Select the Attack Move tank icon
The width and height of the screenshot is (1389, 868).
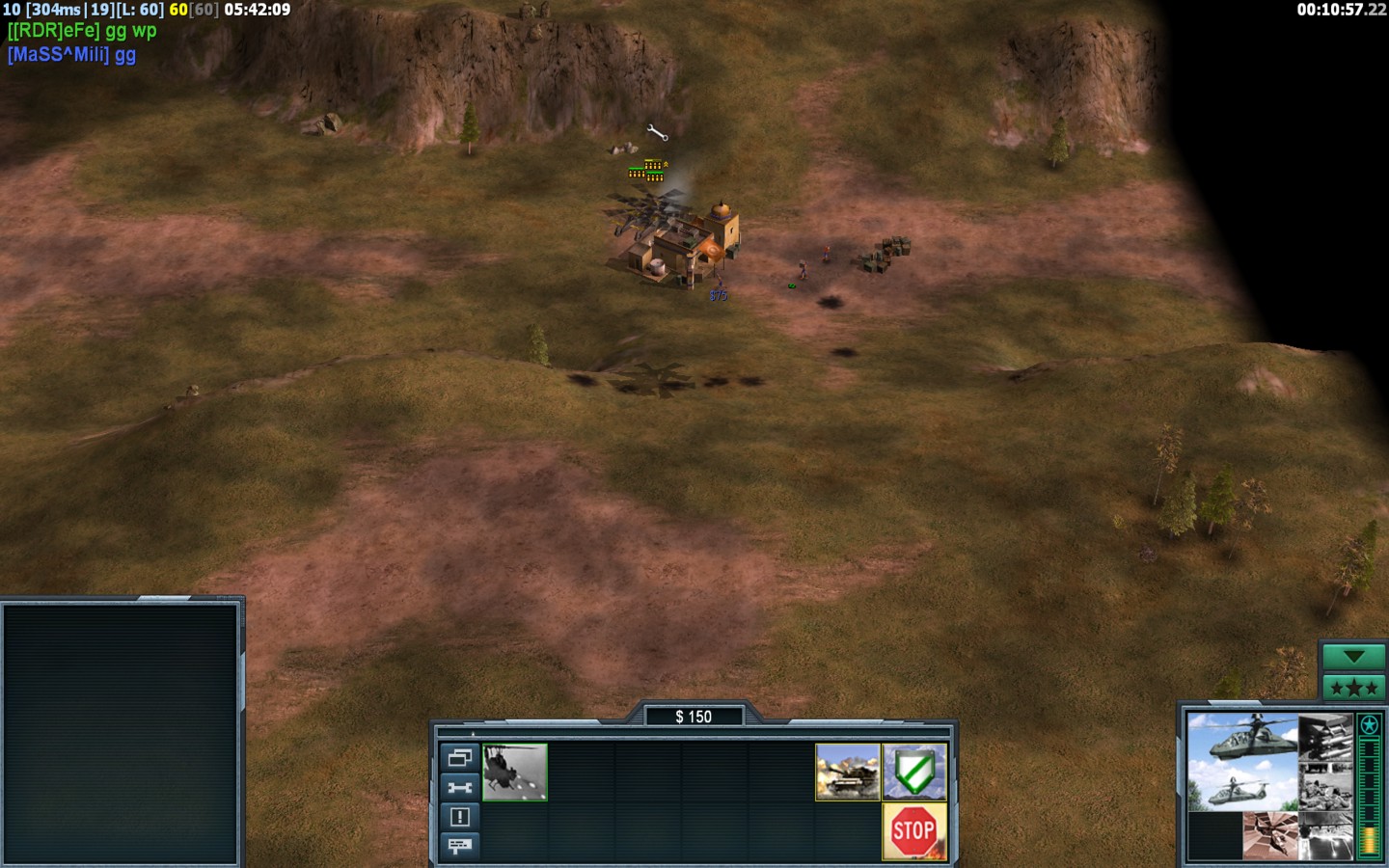[848, 772]
